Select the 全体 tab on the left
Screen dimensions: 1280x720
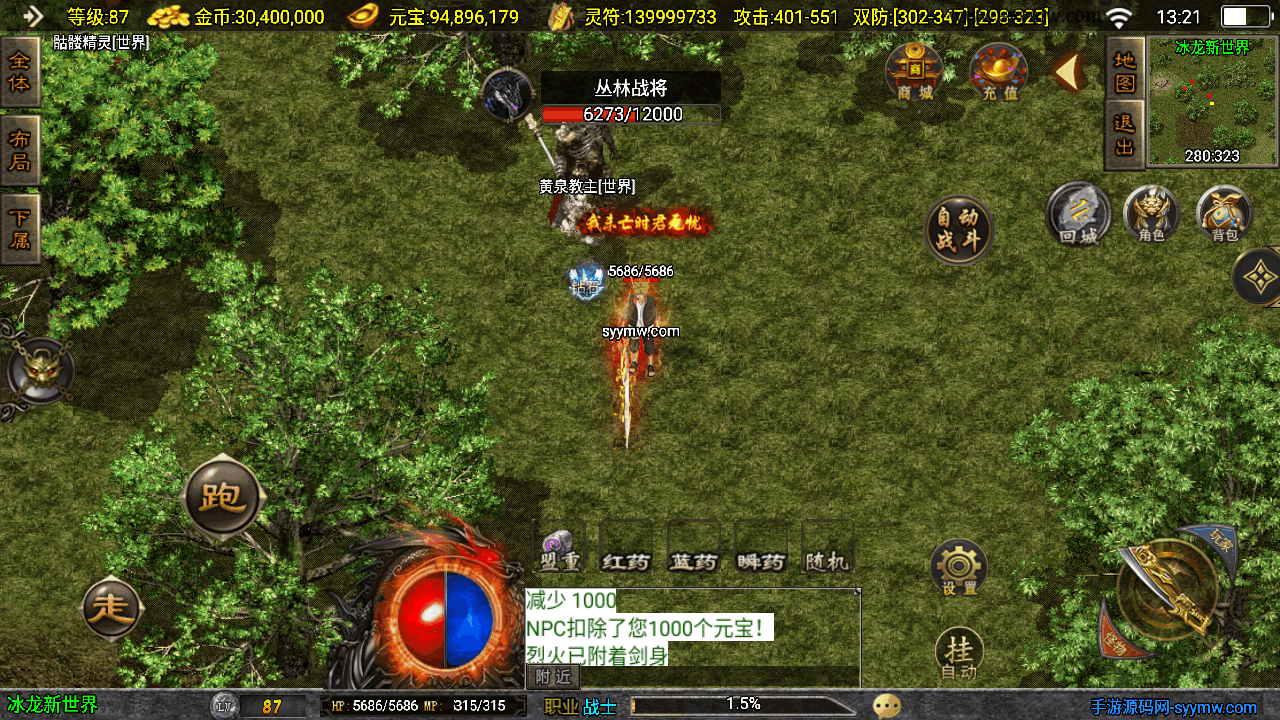[x=20, y=72]
